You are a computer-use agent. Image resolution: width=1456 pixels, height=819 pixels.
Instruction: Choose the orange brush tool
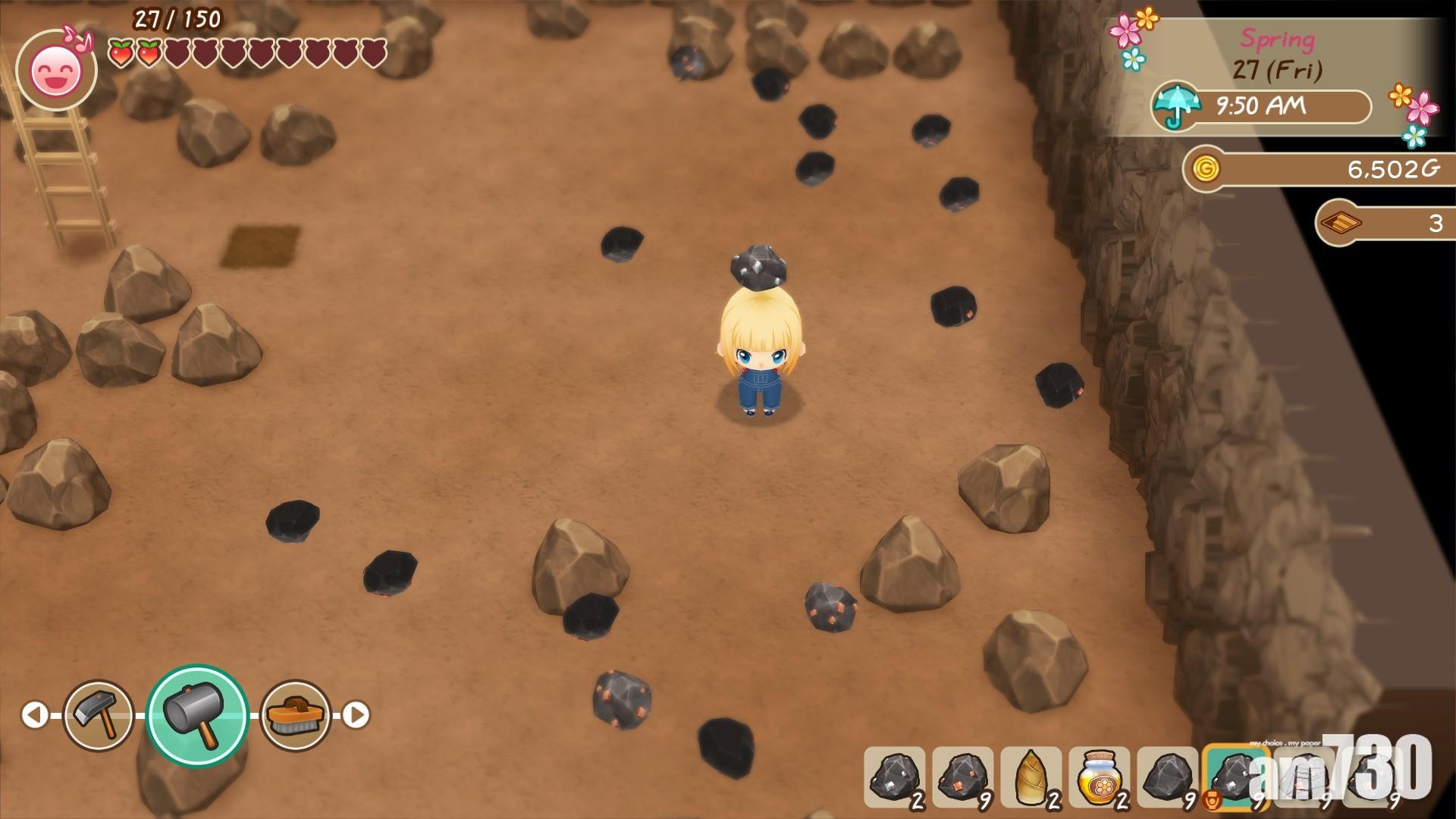(296, 715)
